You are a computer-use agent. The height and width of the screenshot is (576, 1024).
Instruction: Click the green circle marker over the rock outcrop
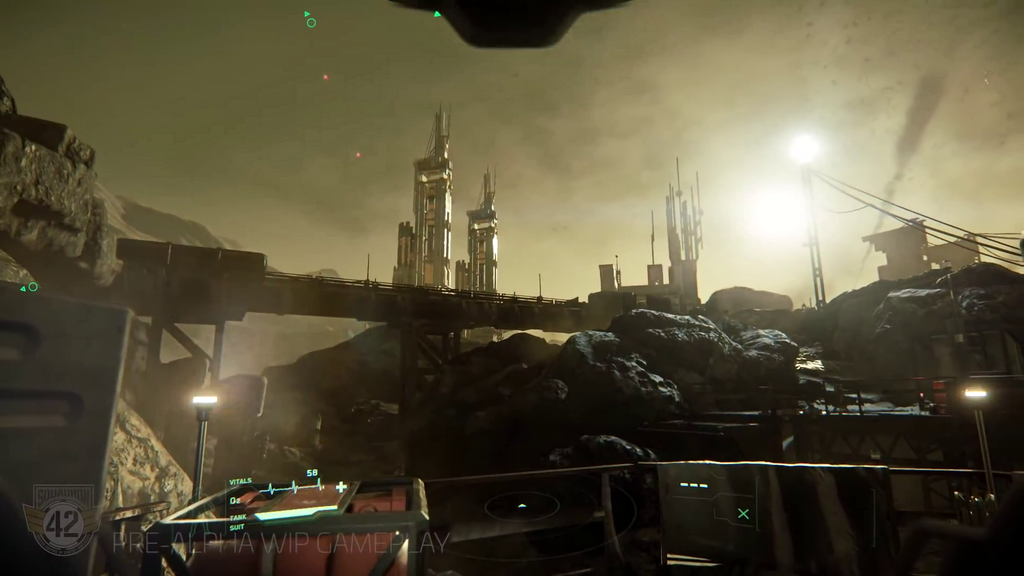(33, 287)
